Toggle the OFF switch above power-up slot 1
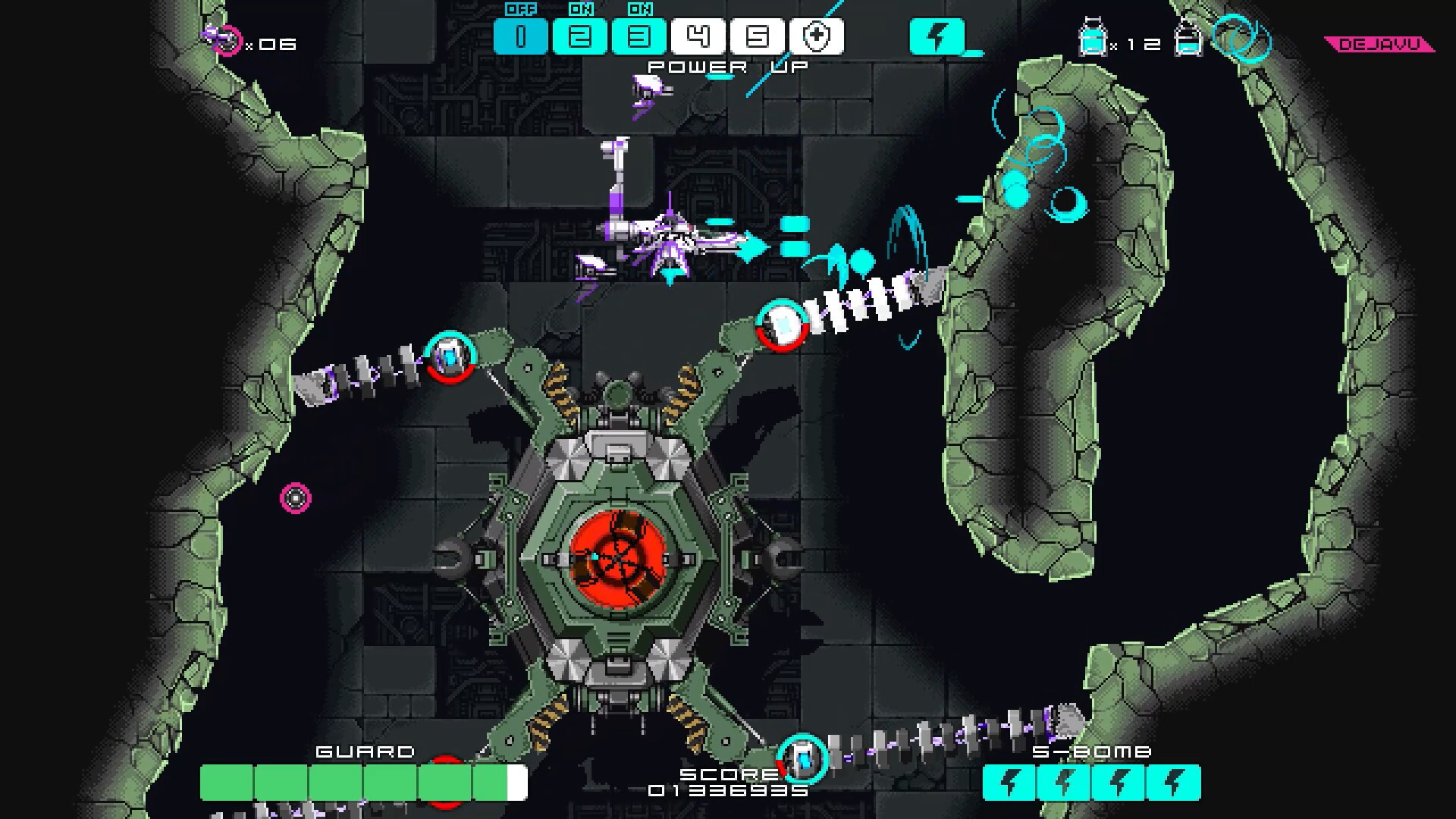 click(522, 9)
